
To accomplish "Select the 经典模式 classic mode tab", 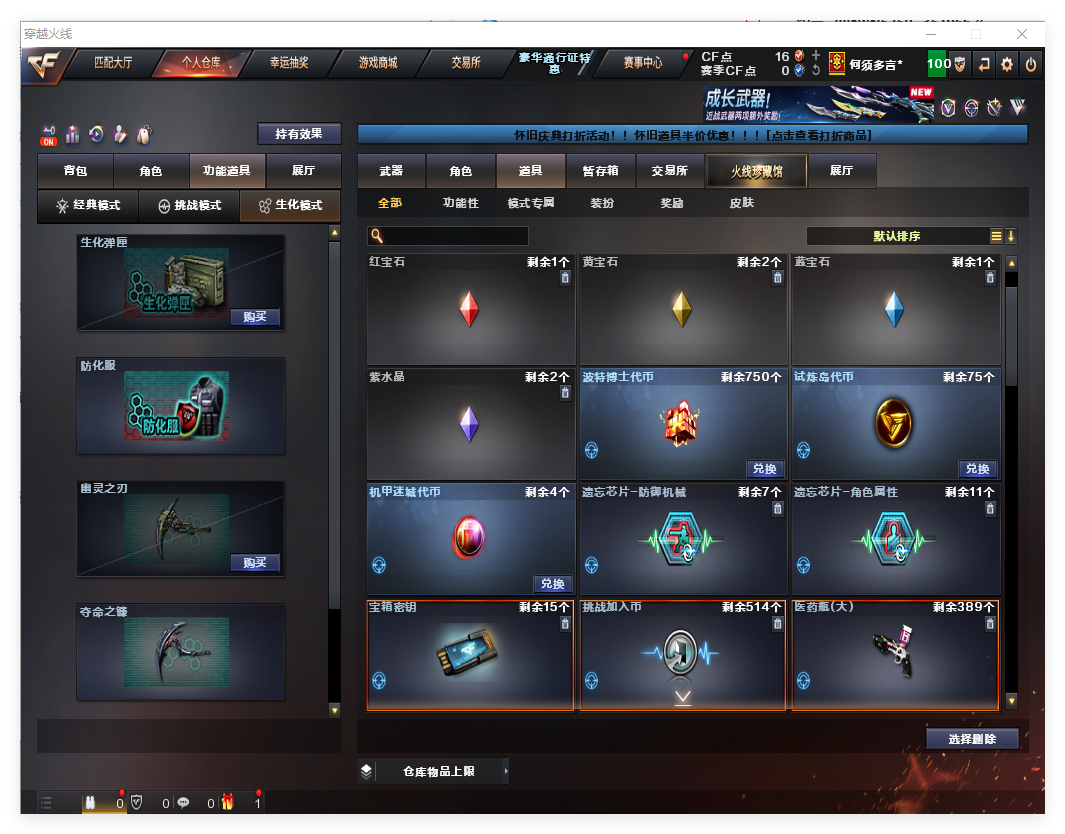I will click(88, 205).
